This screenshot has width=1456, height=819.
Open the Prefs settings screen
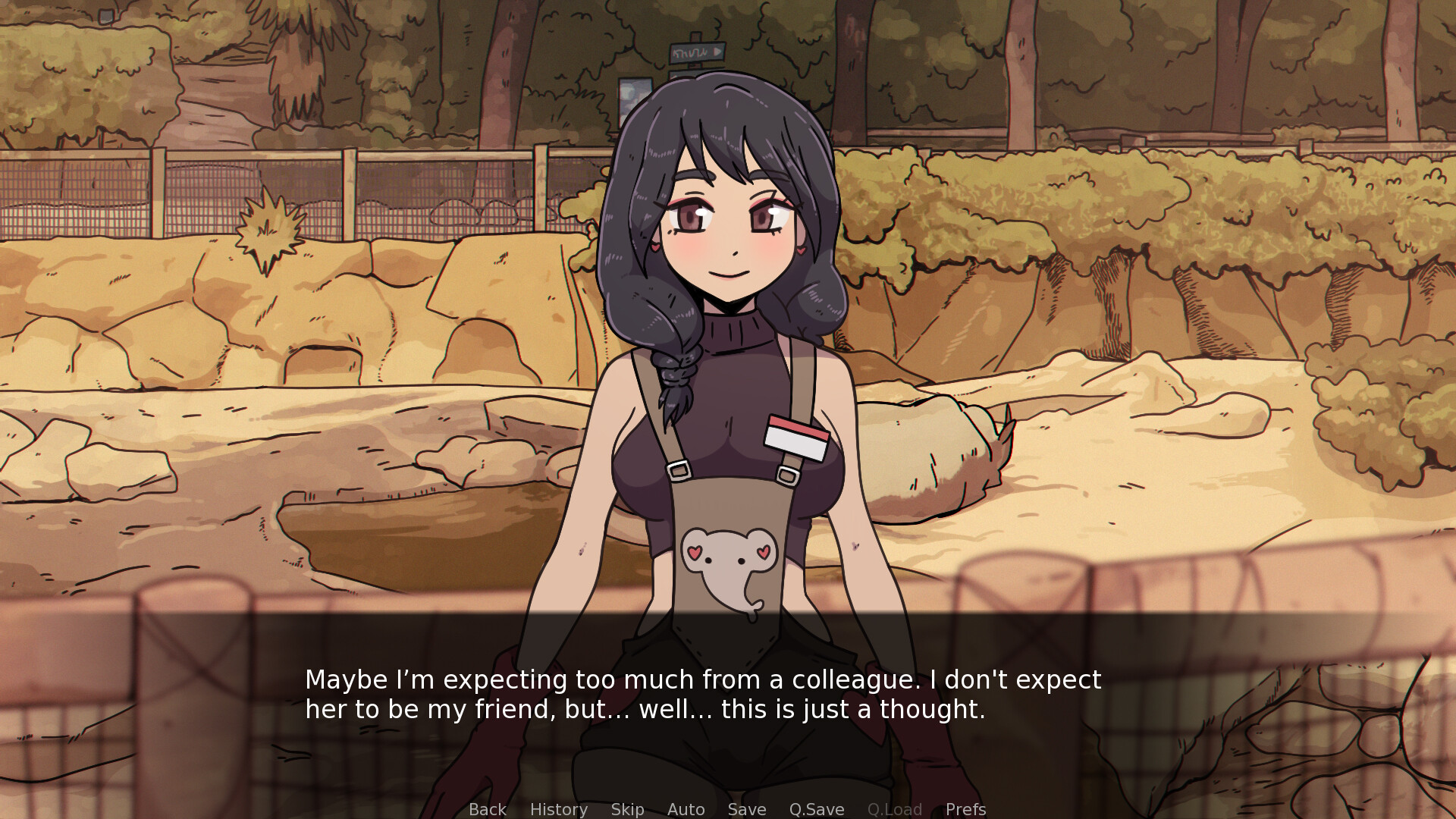coord(965,809)
